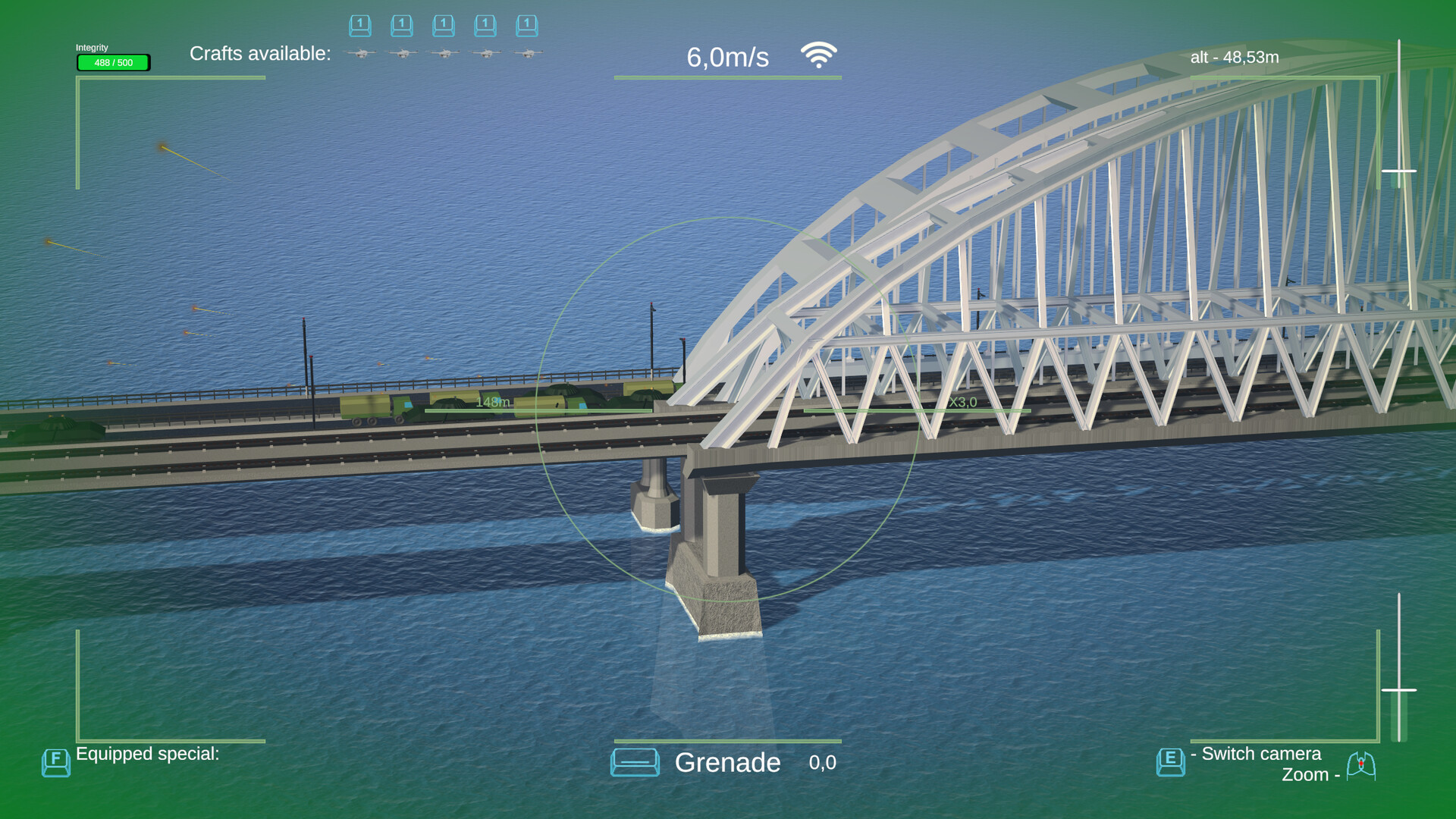Click the spacebar Grenade icon
The height and width of the screenshot is (819, 1456).
(635, 762)
